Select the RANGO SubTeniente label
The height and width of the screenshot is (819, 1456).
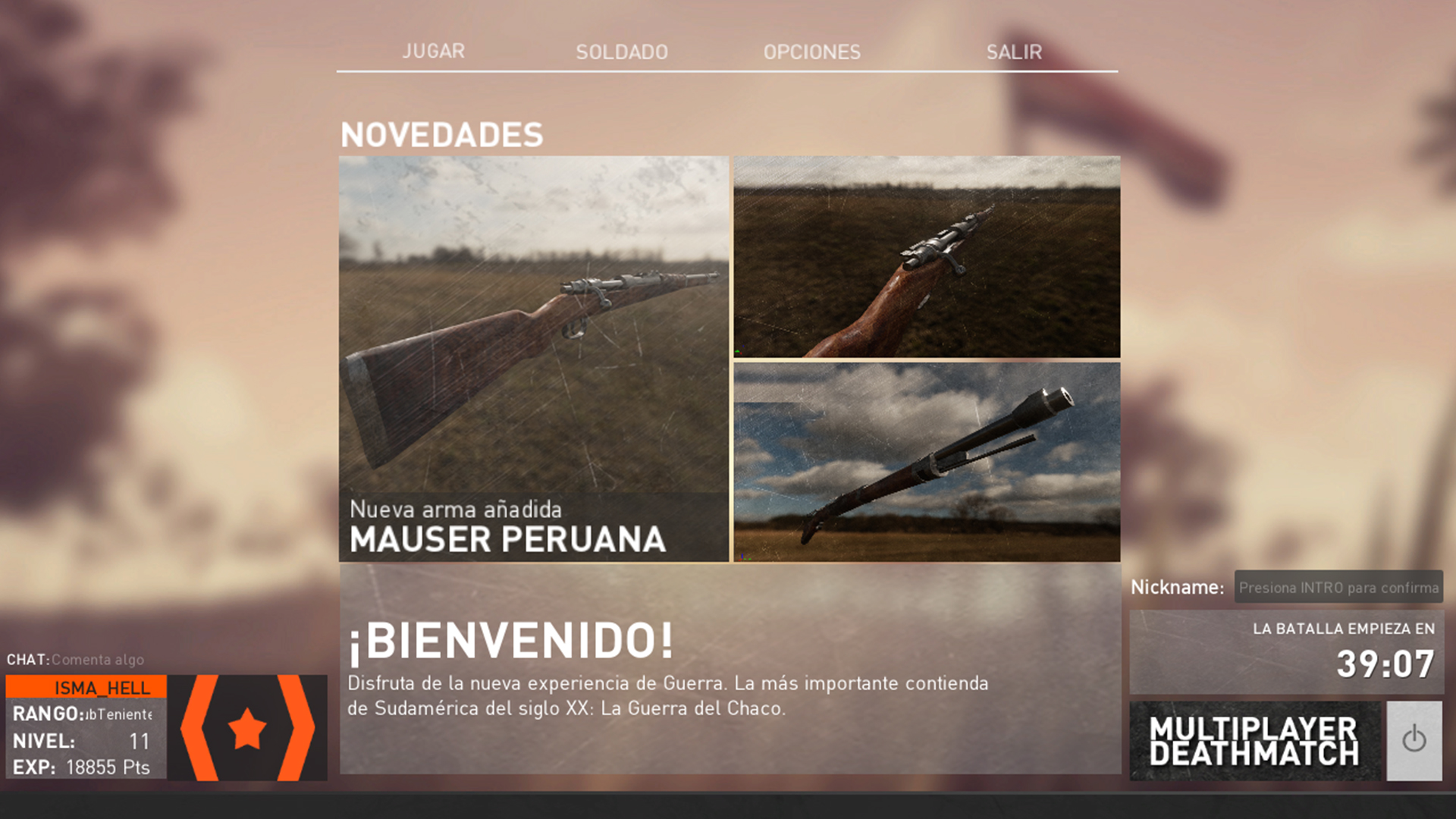pyautogui.click(x=83, y=715)
